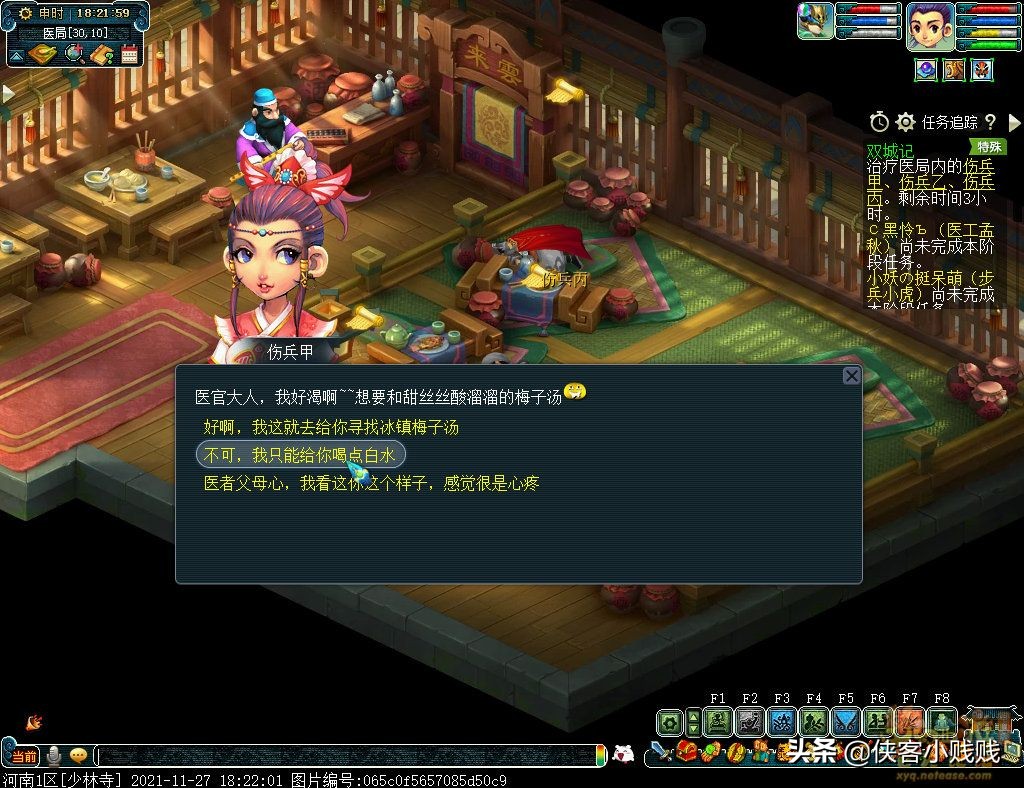
Task: Select the reply offering only plain water
Action: 300,455
